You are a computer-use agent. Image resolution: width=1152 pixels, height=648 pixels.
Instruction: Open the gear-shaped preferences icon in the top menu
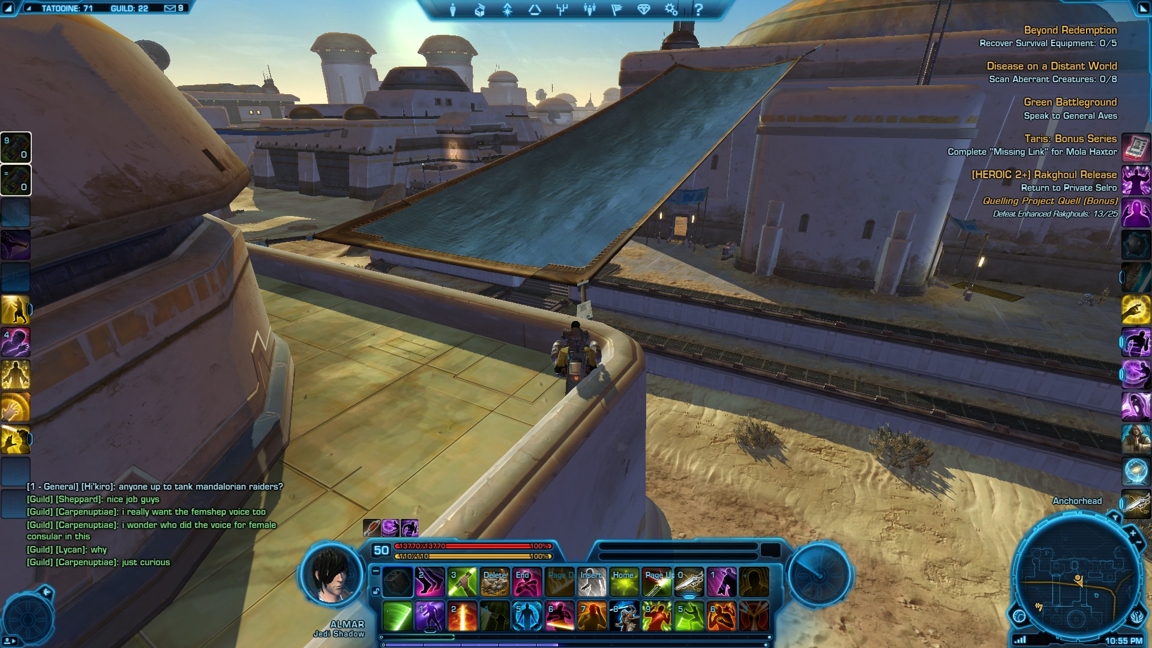(671, 10)
